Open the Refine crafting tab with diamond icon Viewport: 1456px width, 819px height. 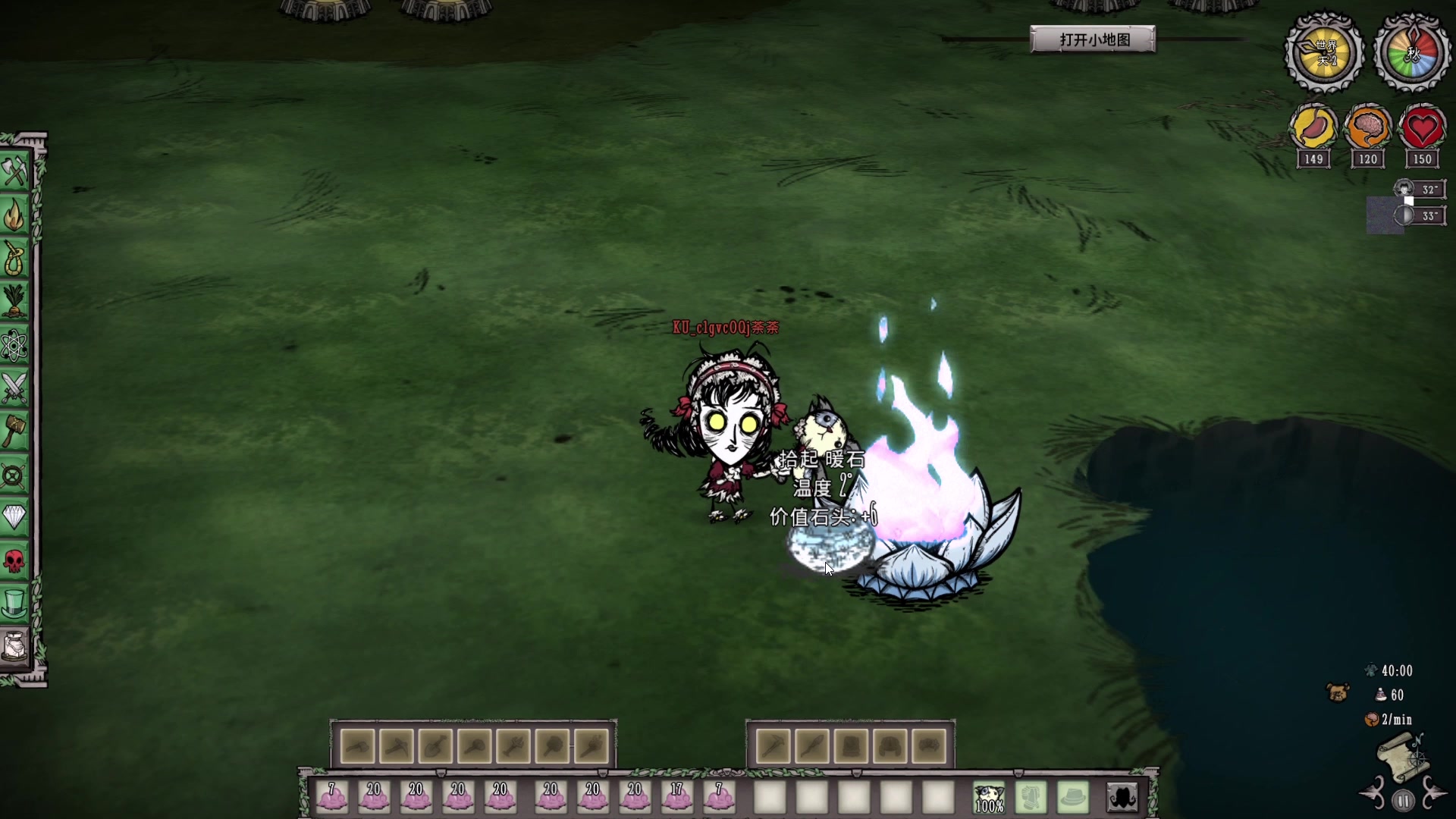coord(15,518)
